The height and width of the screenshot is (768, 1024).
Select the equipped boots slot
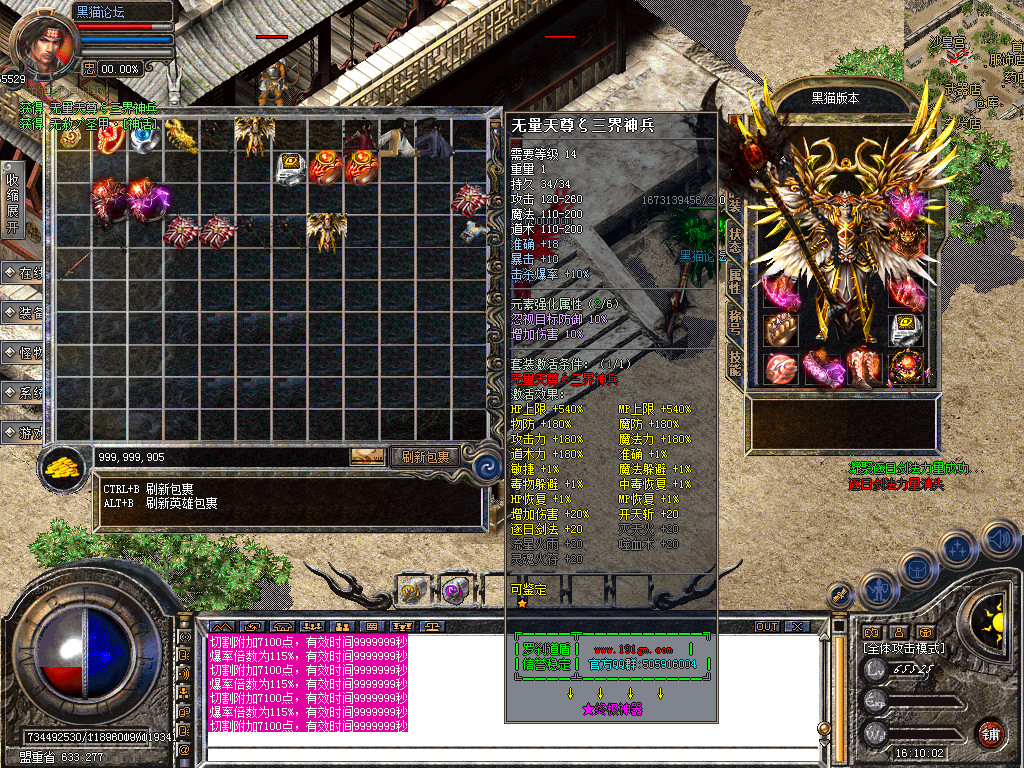click(862, 368)
